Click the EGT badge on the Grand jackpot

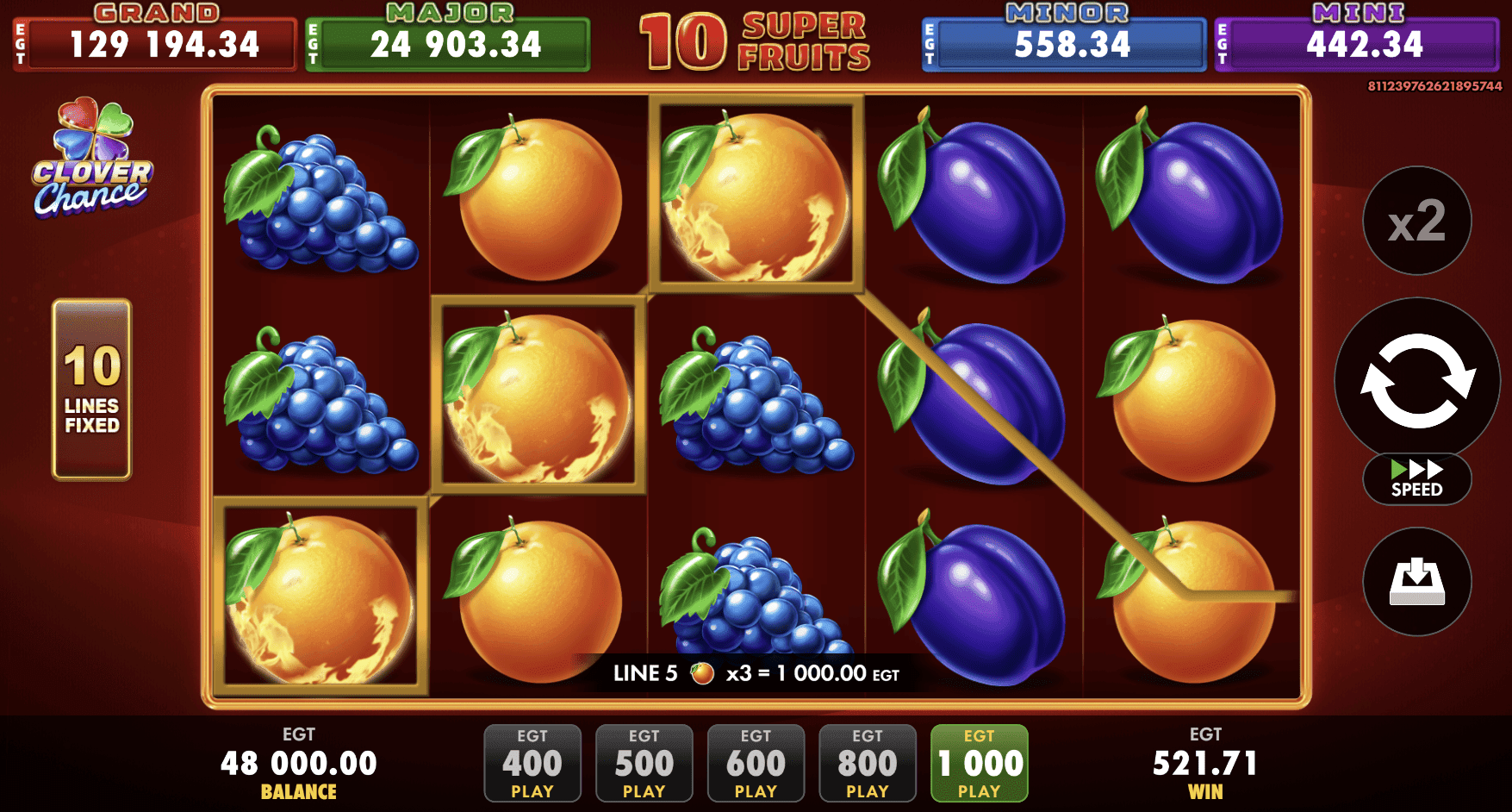click(19, 45)
